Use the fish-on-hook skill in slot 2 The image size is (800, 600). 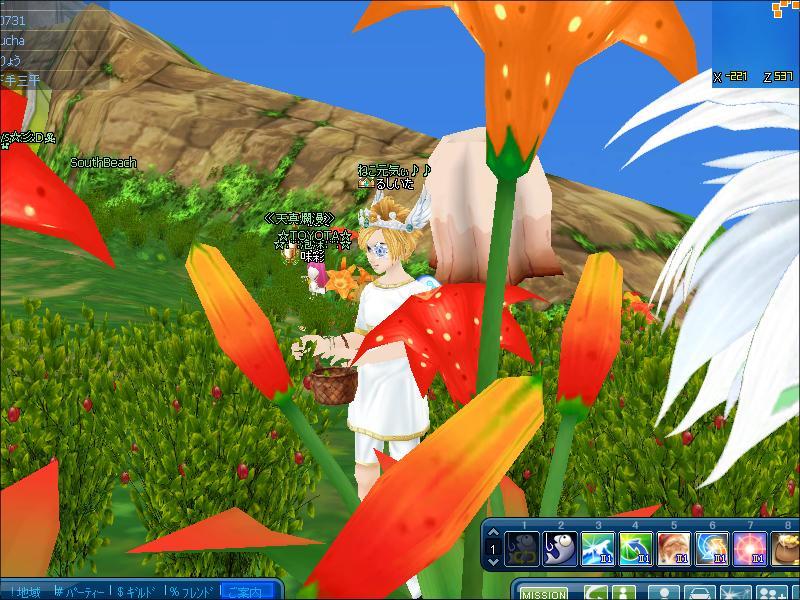click(x=559, y=549)
